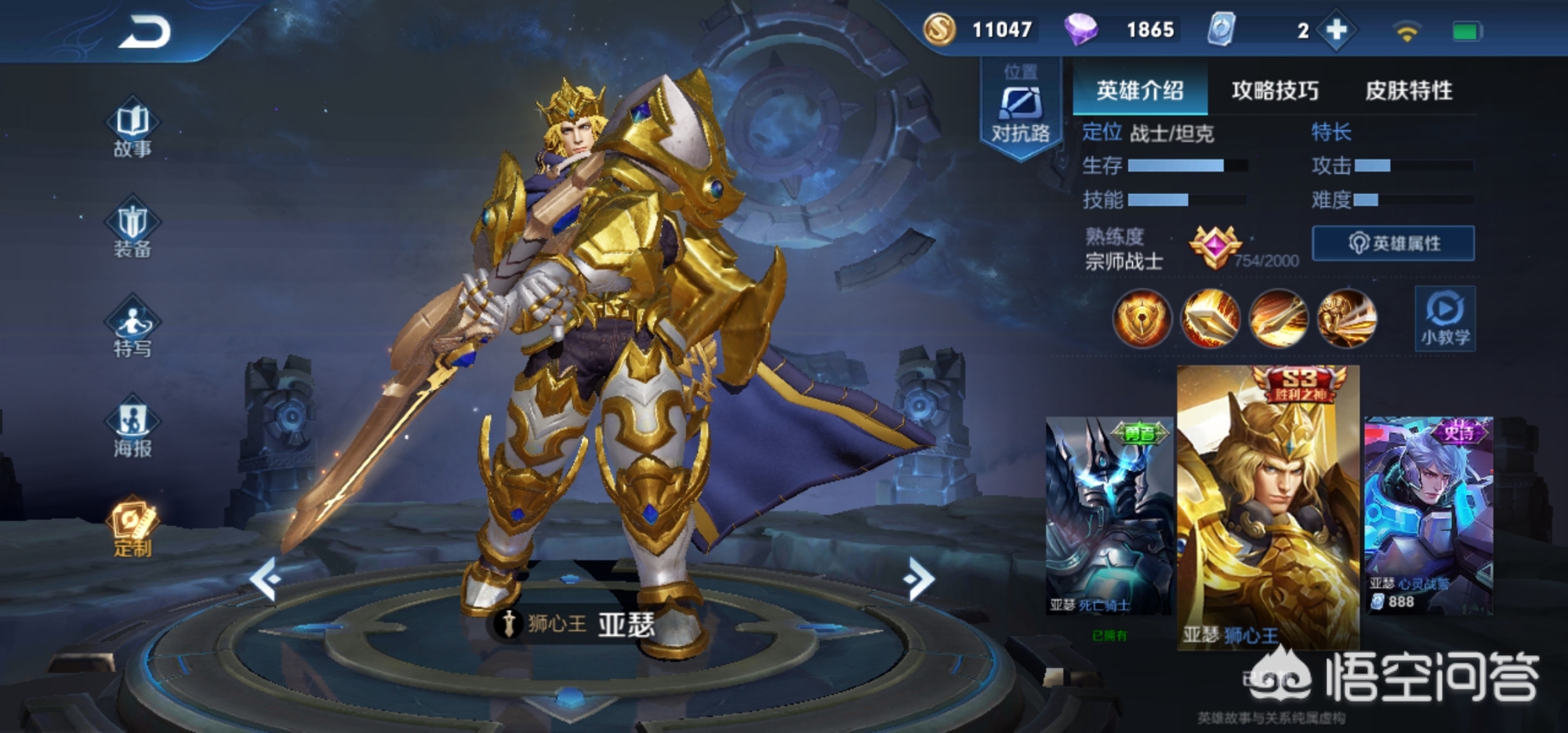Screen dimensions: 1568x733
Task: Open the 装备 equipment section
Action: point(132,228)
